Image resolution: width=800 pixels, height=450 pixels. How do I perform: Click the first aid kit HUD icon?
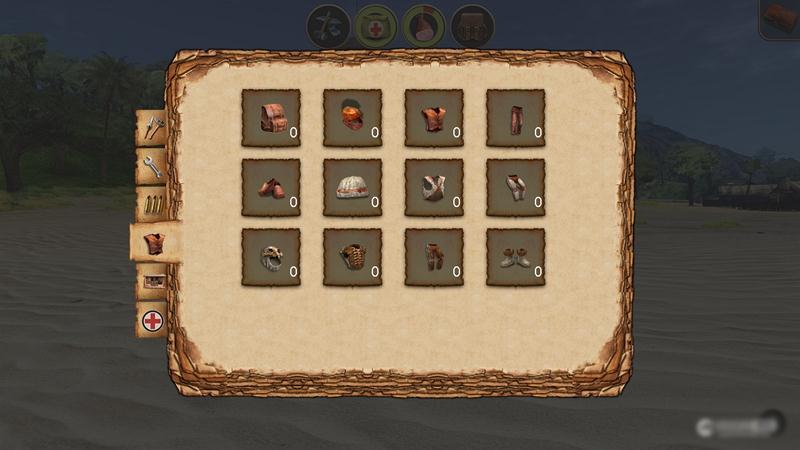click(376, 25)
